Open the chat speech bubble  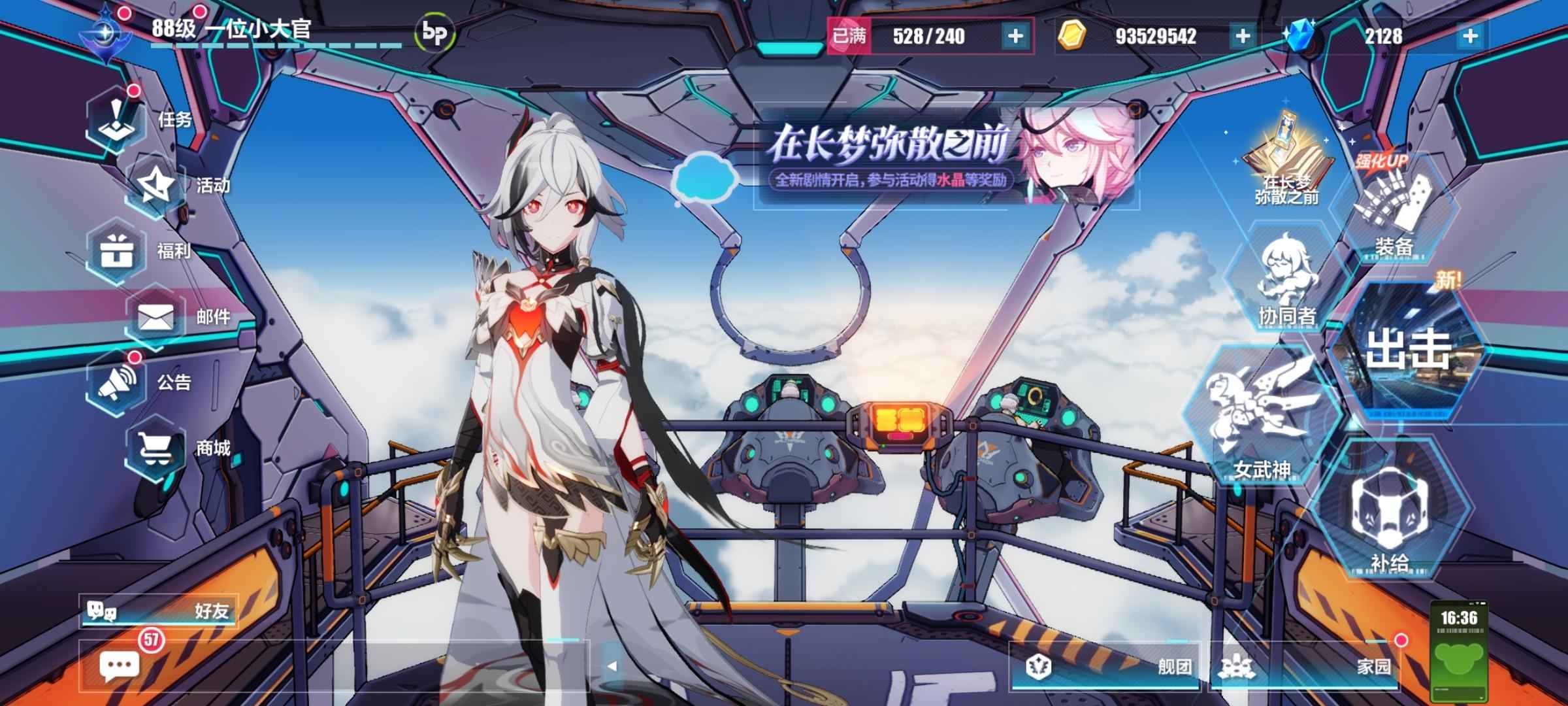[119, 666]
